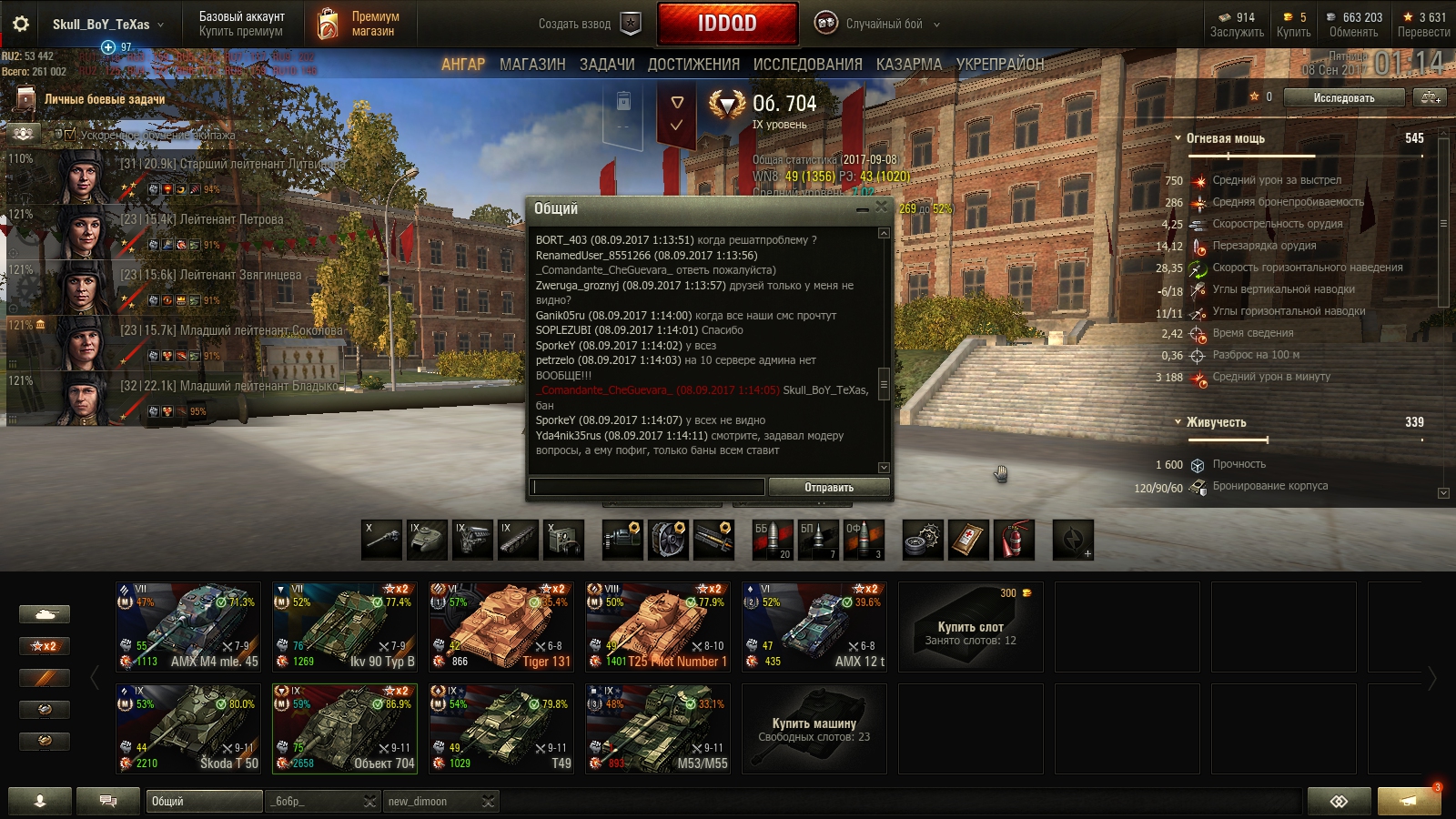The image size is (1456, 819).
Task: Click Создать взвод to create platoon
Action: [x=588, y=24]
